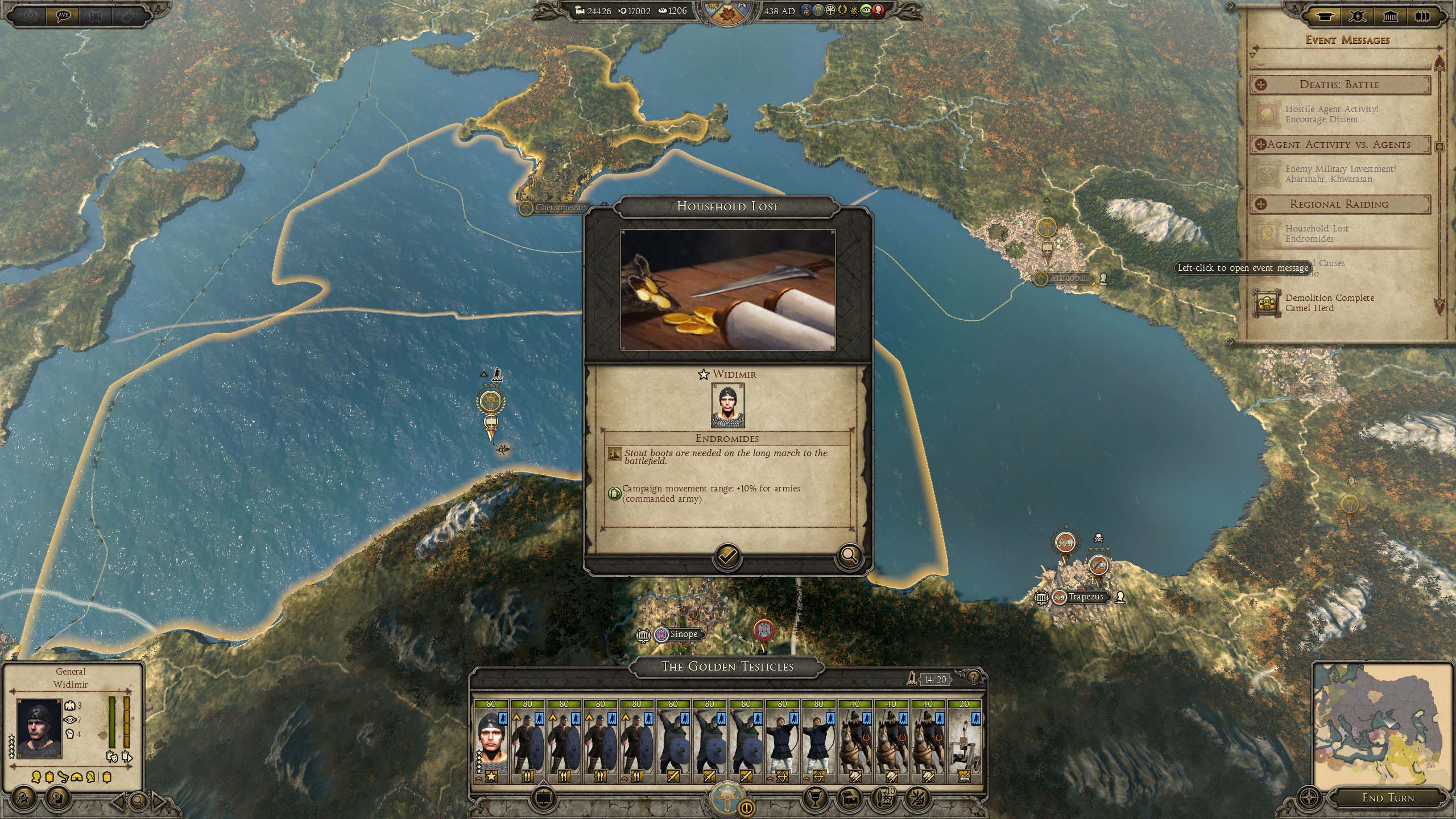Image resolution: width=1456 pixels, height=819 pixels.
Task: Expand Agent Activity vs. Agents category
Action: [1261, 144]
